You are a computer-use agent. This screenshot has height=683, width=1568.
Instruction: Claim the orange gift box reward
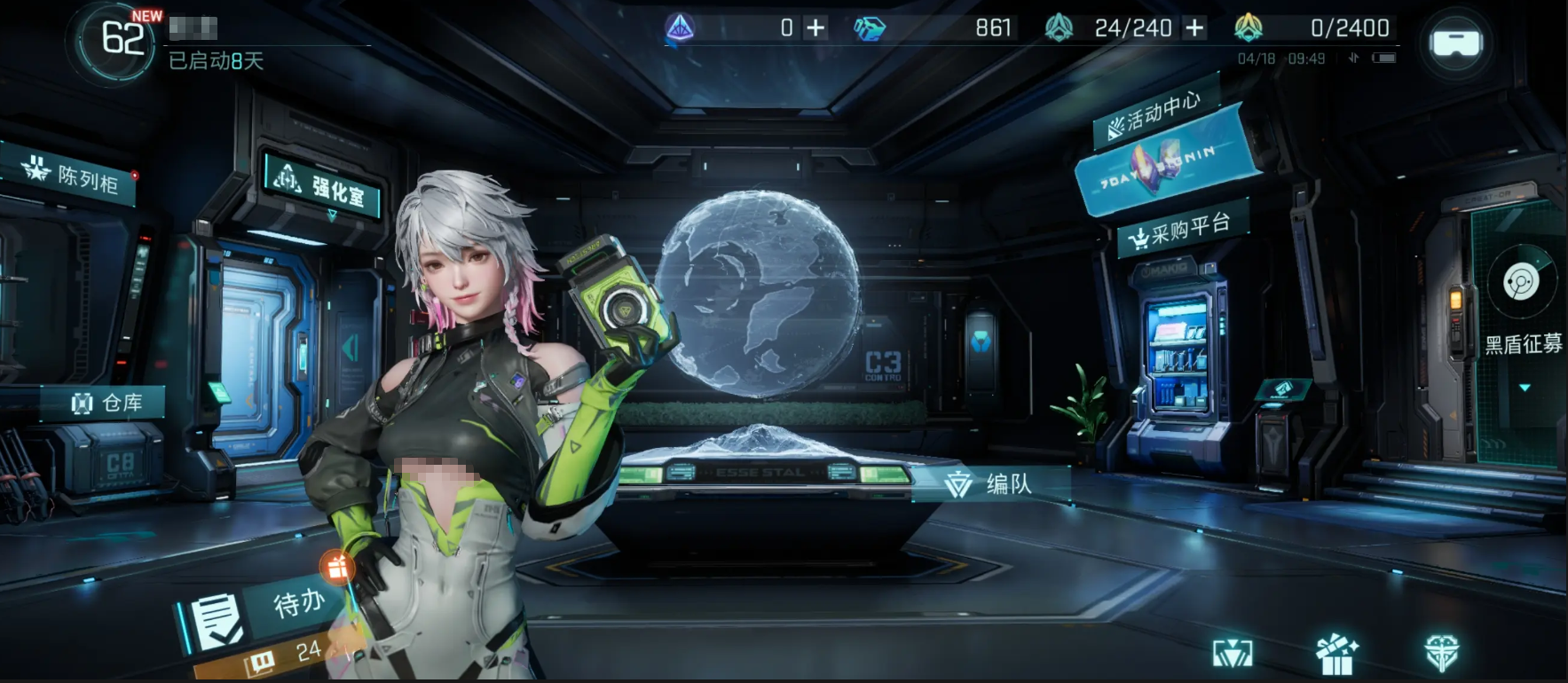click(x=337, y=567)
